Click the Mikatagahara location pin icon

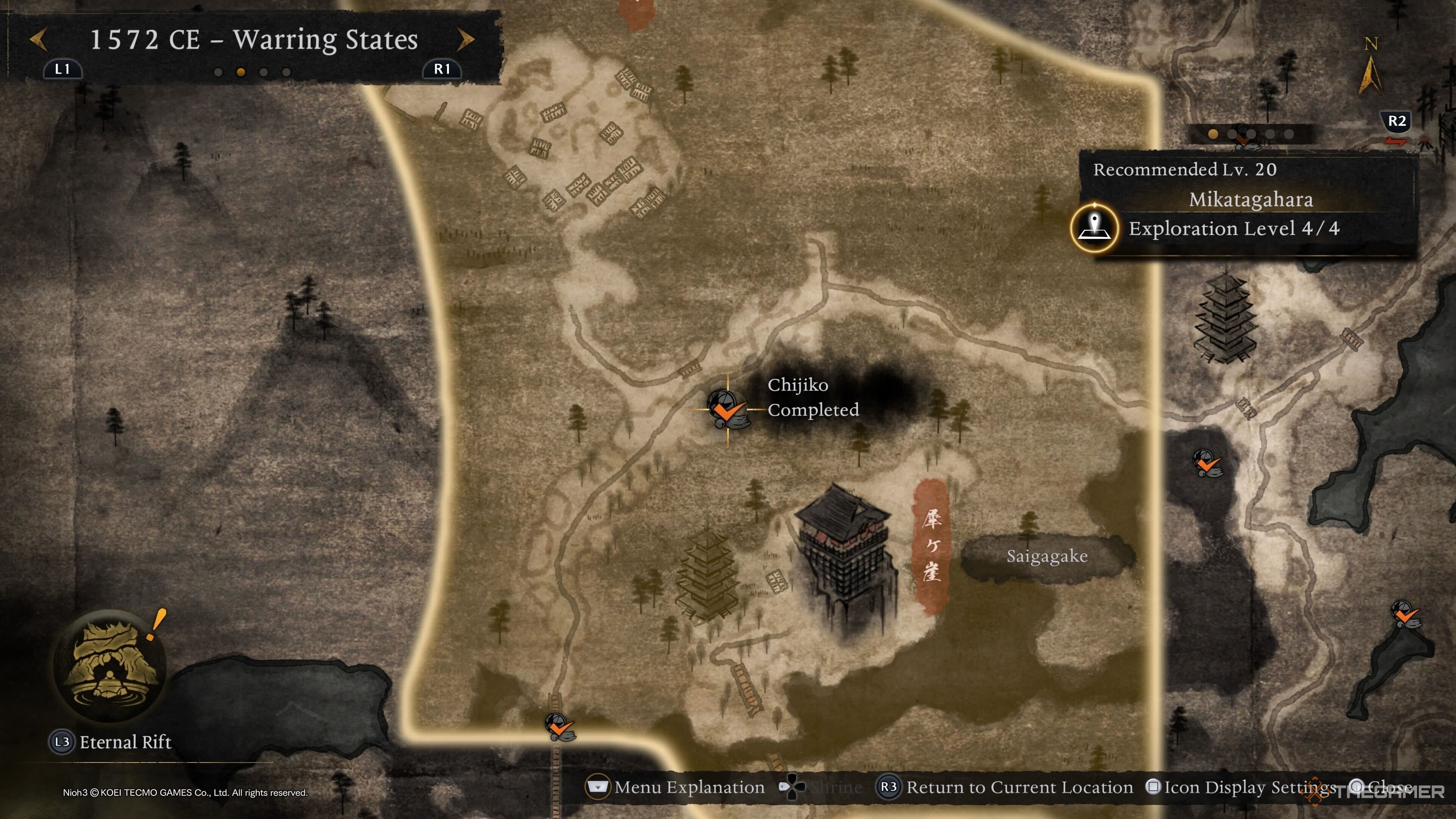click(1094, 228)
